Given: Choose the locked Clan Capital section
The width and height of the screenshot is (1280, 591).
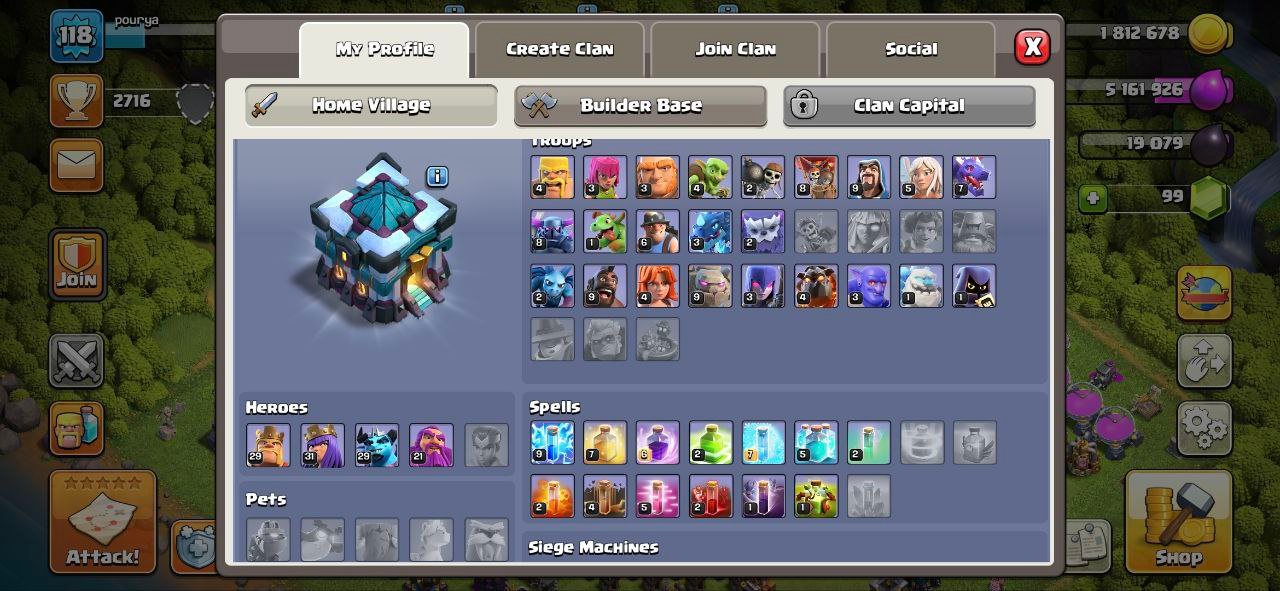Looking at the screenshot, I should coord(909,105).
